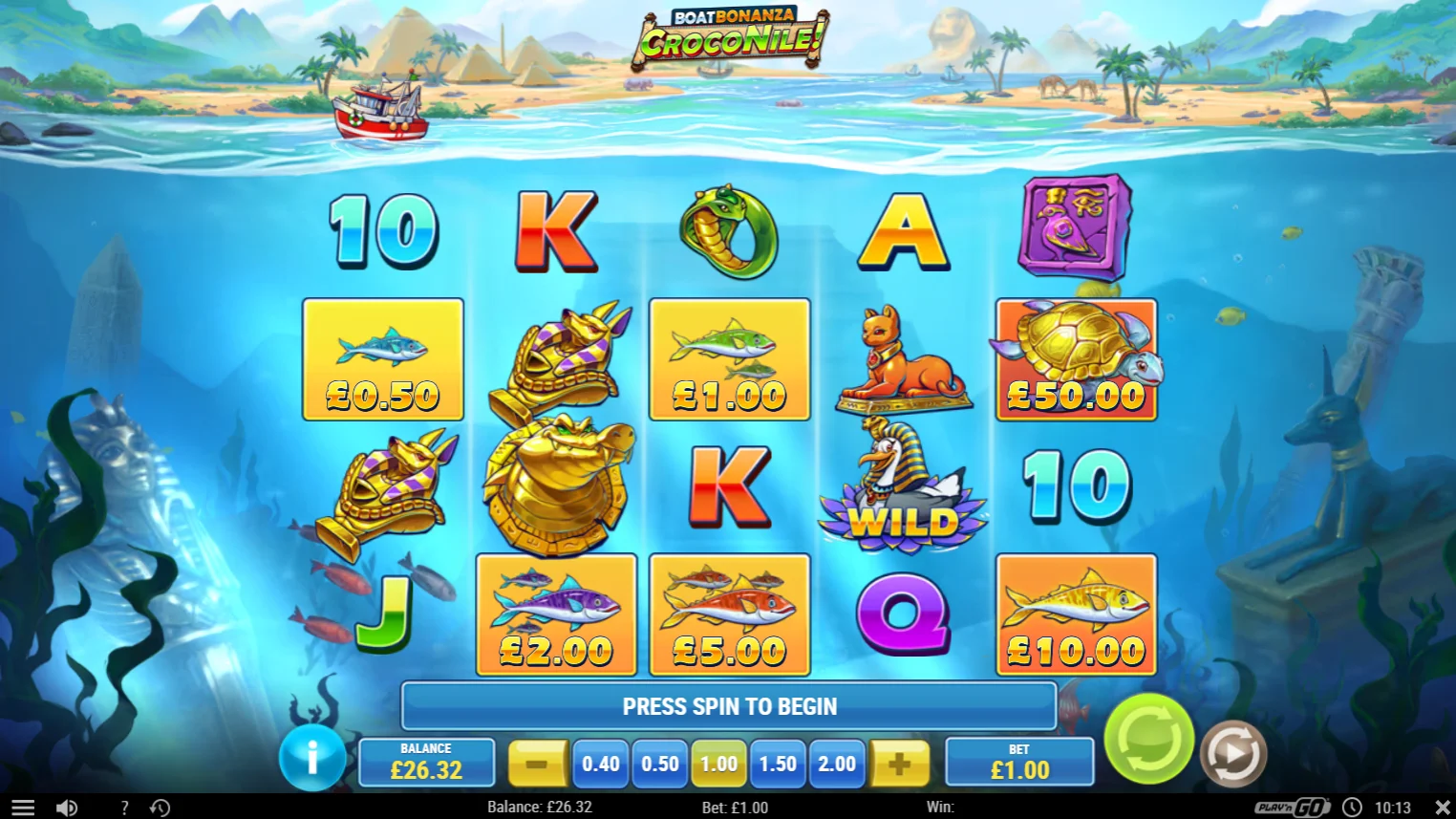View game history via the replay icon

161,807
